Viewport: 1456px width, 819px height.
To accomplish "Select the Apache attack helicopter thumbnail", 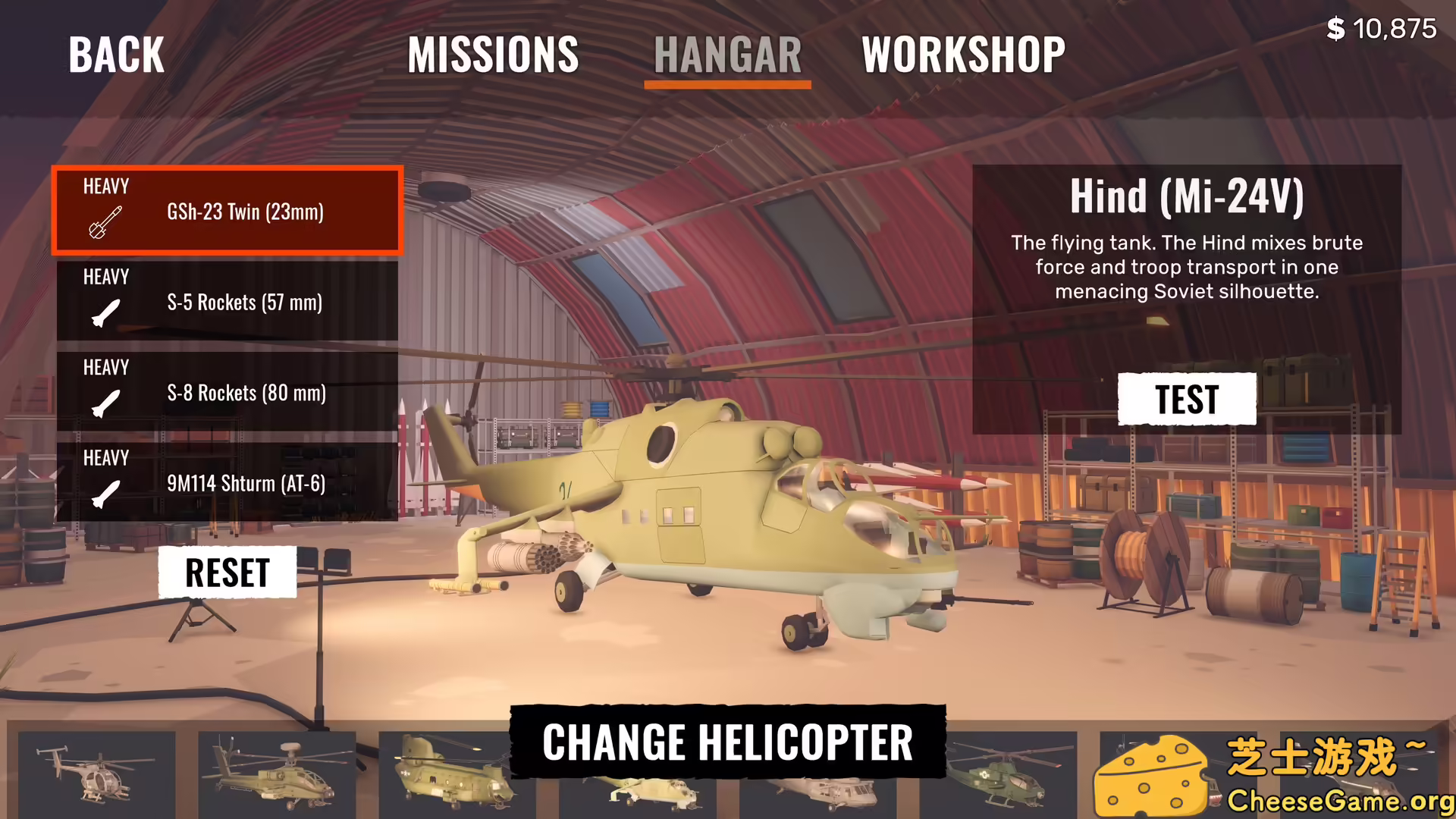I will [277, 773].
